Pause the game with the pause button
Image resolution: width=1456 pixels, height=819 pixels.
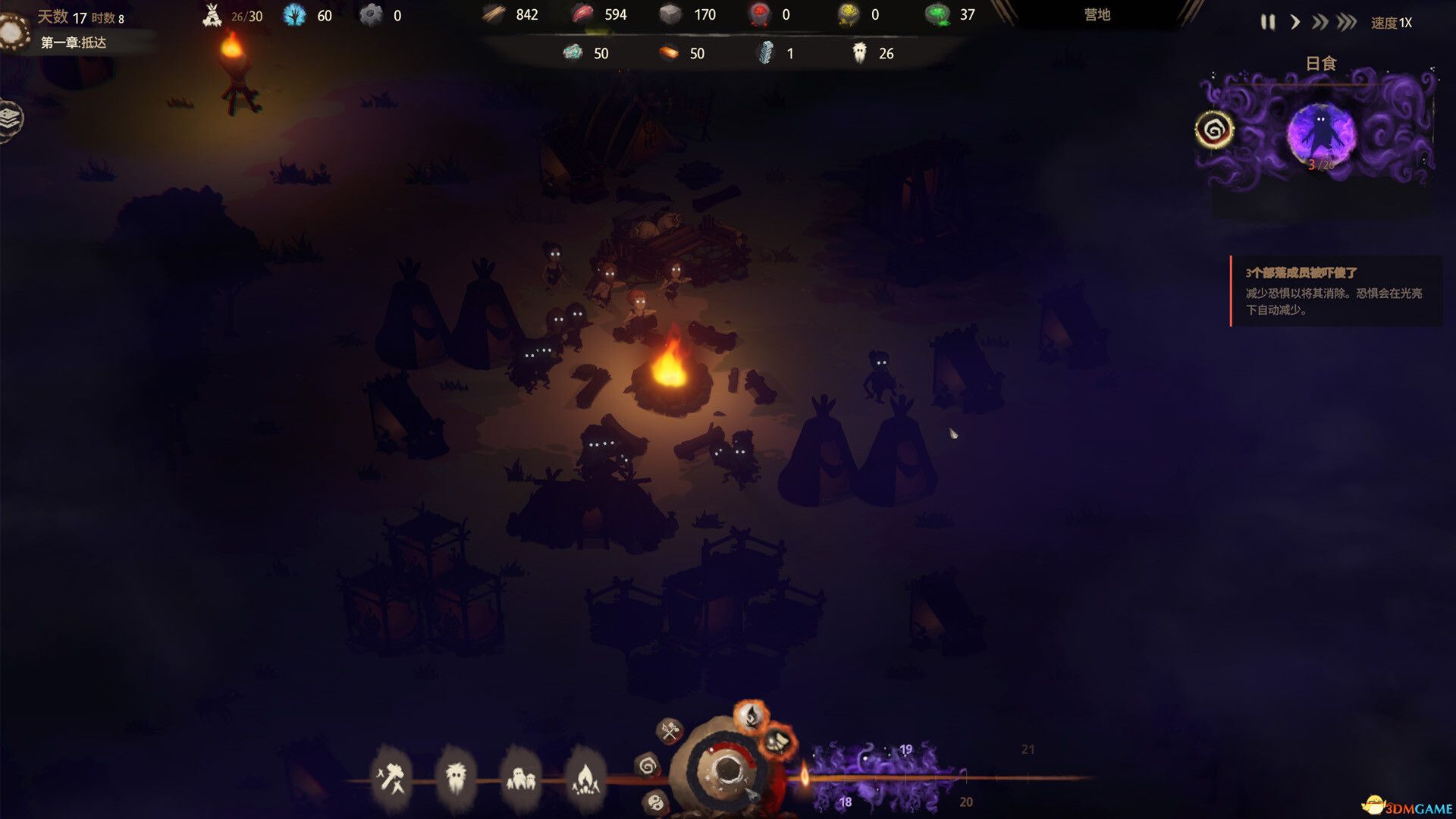[x=1267, y=23]
